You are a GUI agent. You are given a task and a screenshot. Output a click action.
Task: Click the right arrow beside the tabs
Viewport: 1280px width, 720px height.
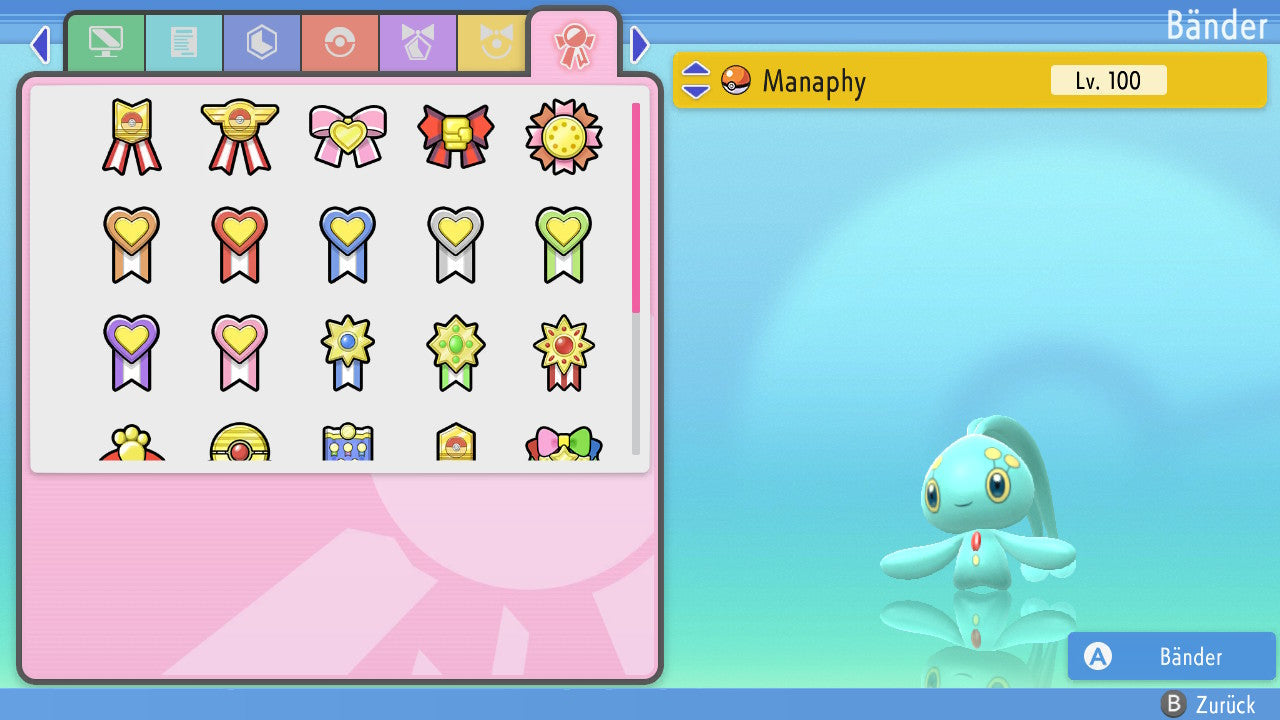(640, 44)
